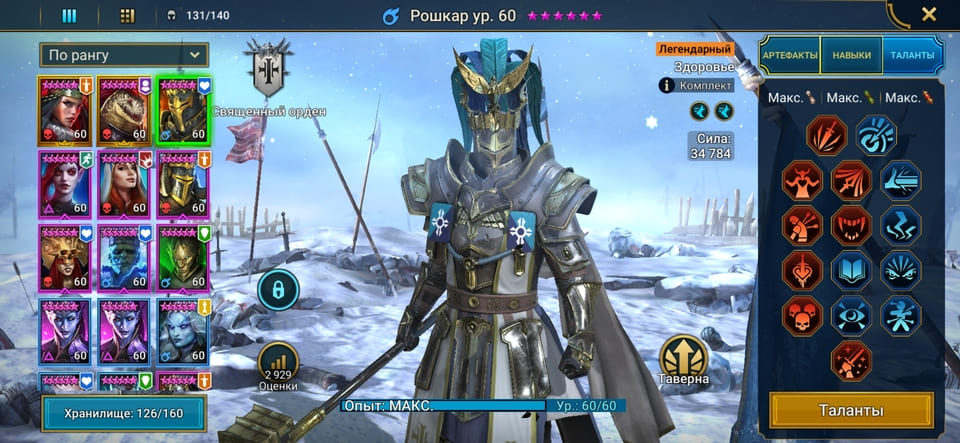Select the blue eye talent icon
Screen dimensions: 960x443
point(851,314)
